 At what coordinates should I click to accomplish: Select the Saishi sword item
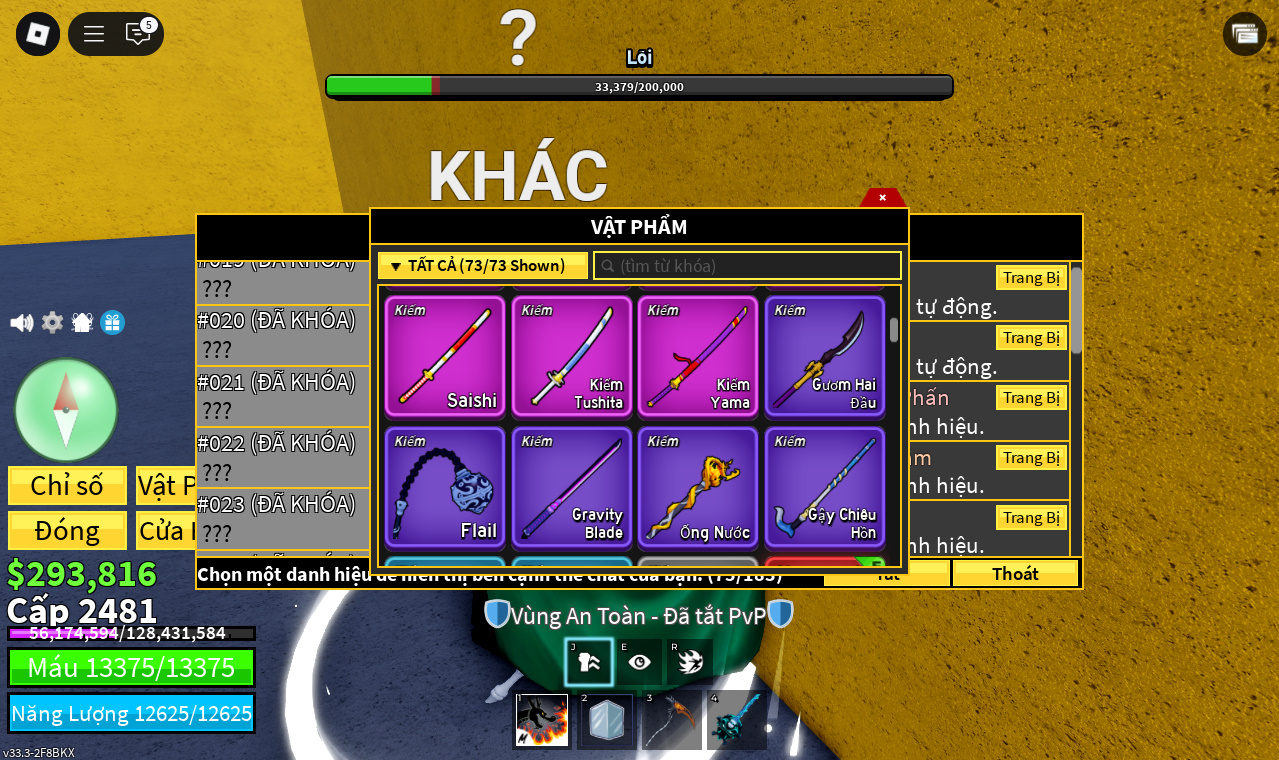click(445, 356)
